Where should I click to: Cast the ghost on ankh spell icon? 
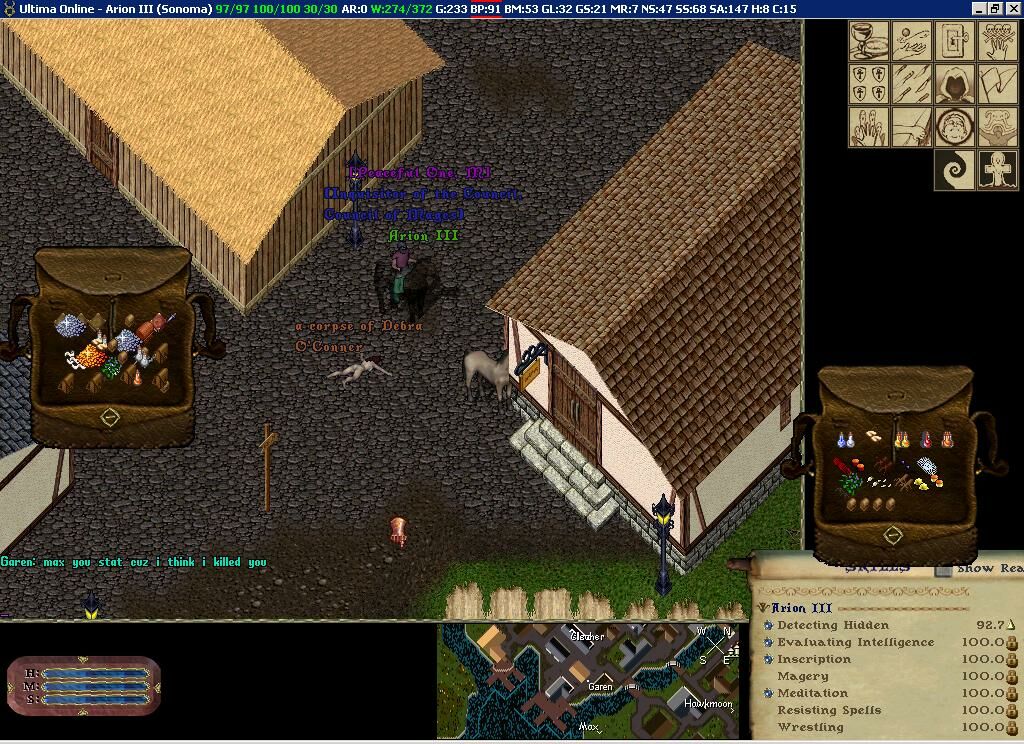pos(997,170)
